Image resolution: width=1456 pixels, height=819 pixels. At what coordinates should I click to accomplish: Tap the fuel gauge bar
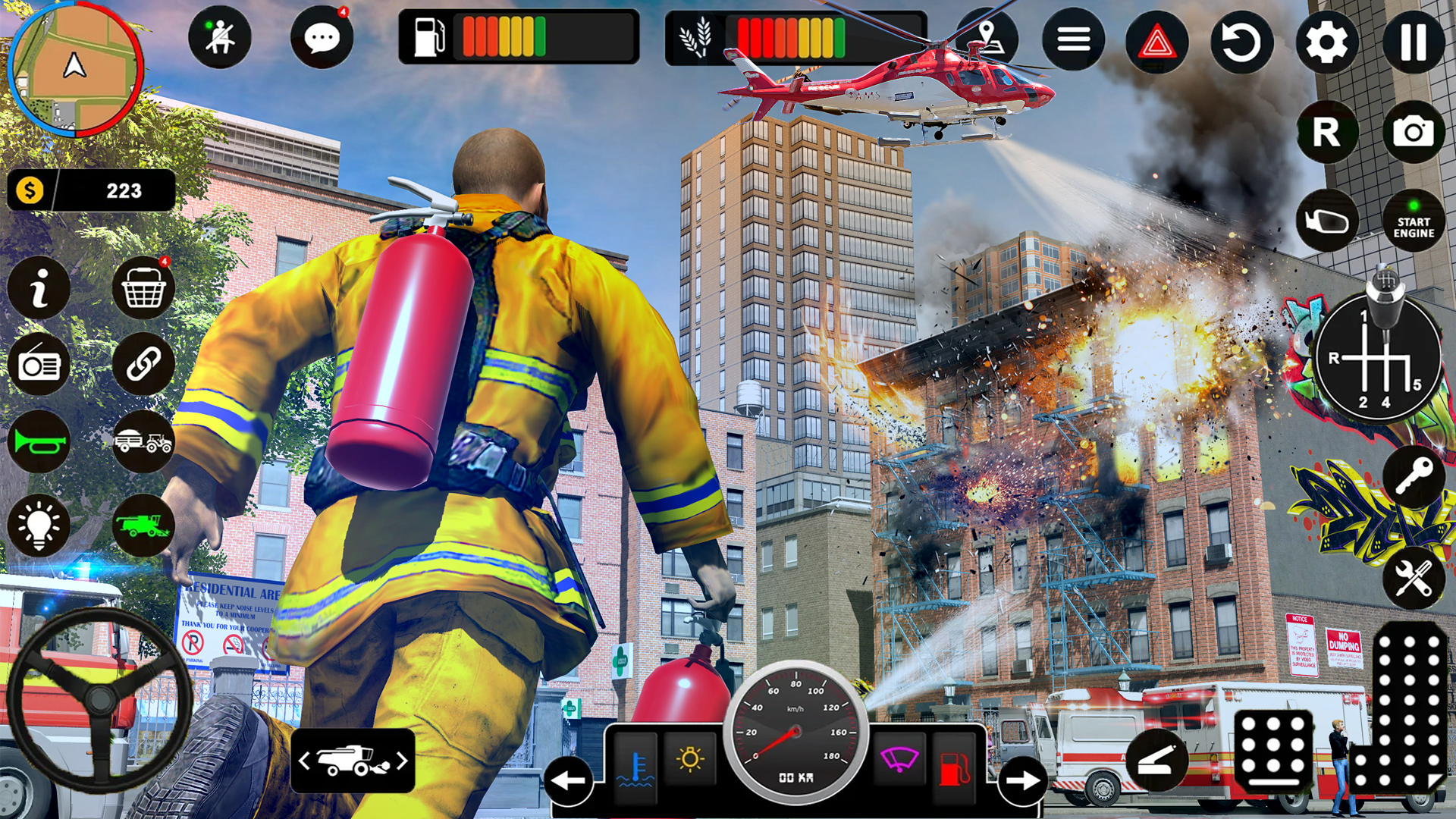(500, 36)
